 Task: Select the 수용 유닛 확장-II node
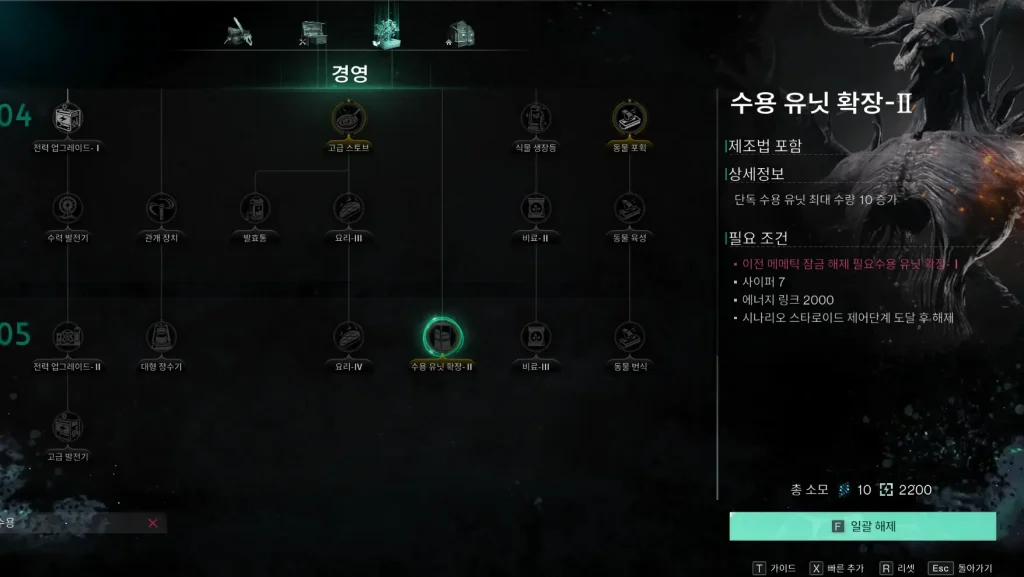(x=441, y=337)
